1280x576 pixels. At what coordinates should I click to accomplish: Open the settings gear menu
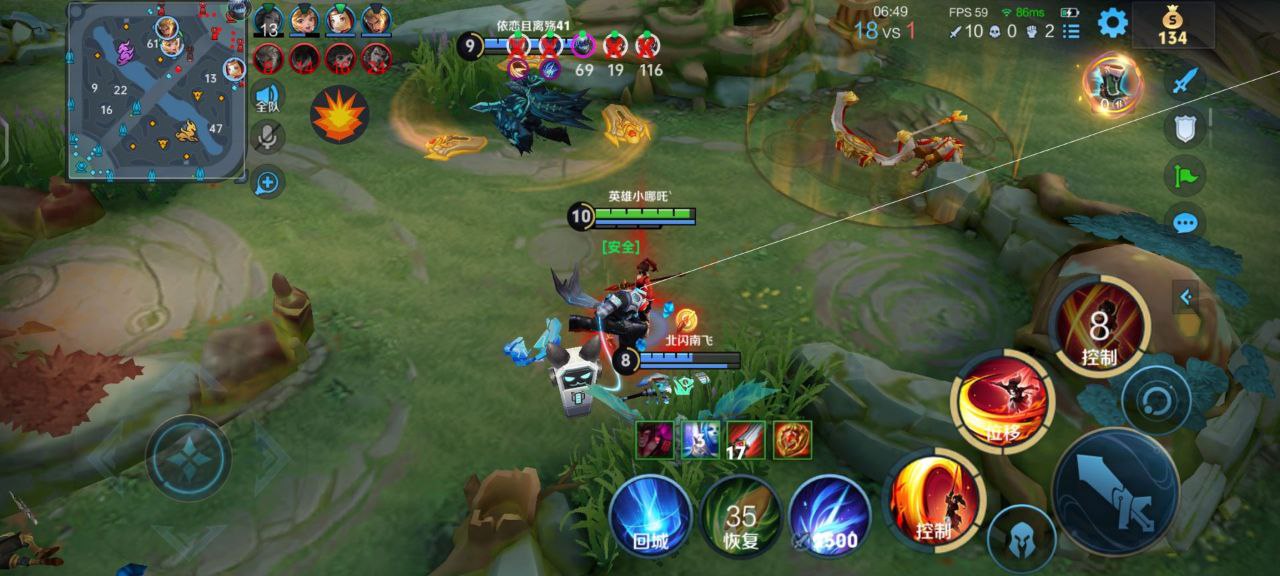(1113, 22)
